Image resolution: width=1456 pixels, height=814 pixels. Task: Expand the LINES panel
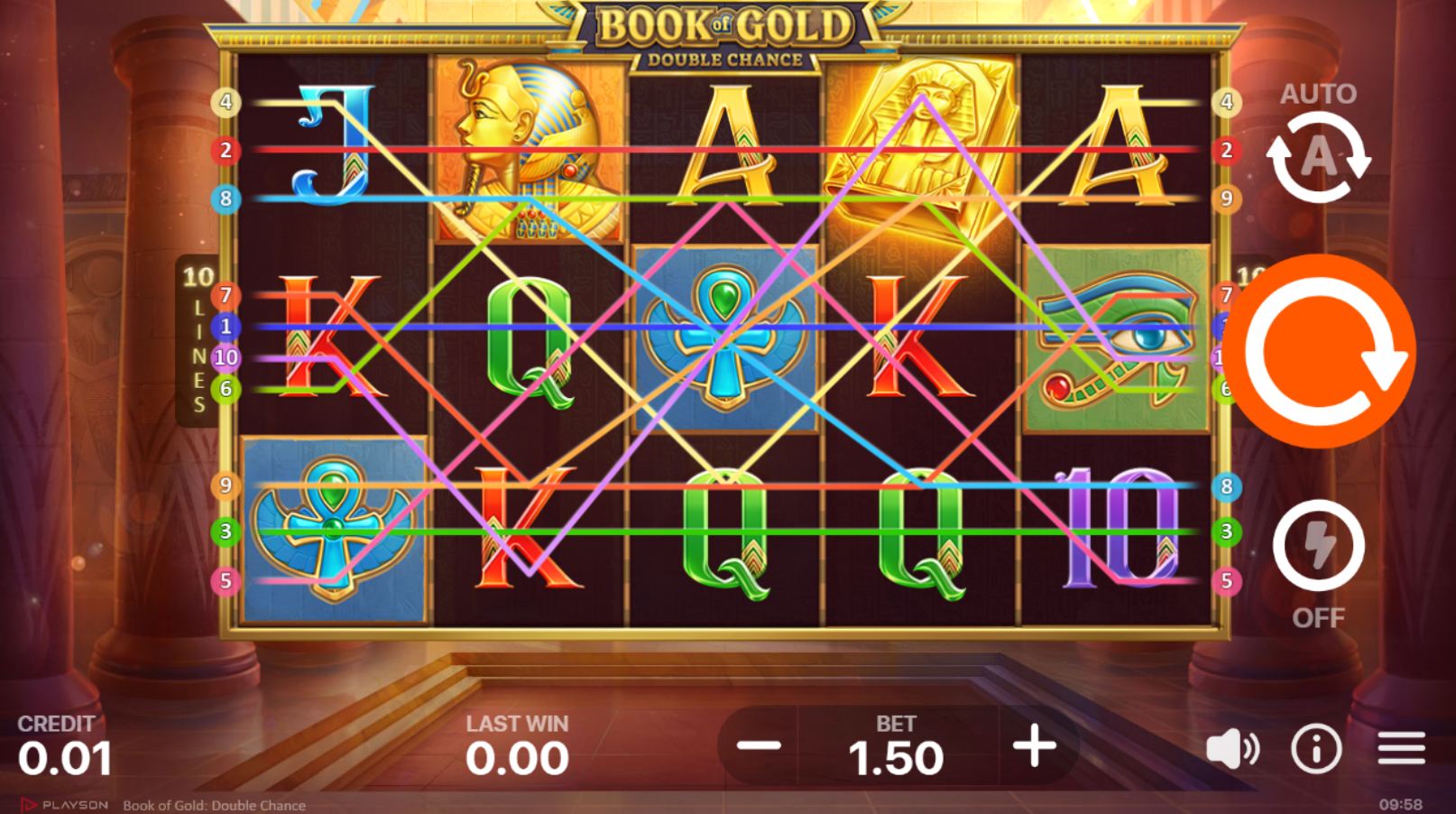[198, 338]
